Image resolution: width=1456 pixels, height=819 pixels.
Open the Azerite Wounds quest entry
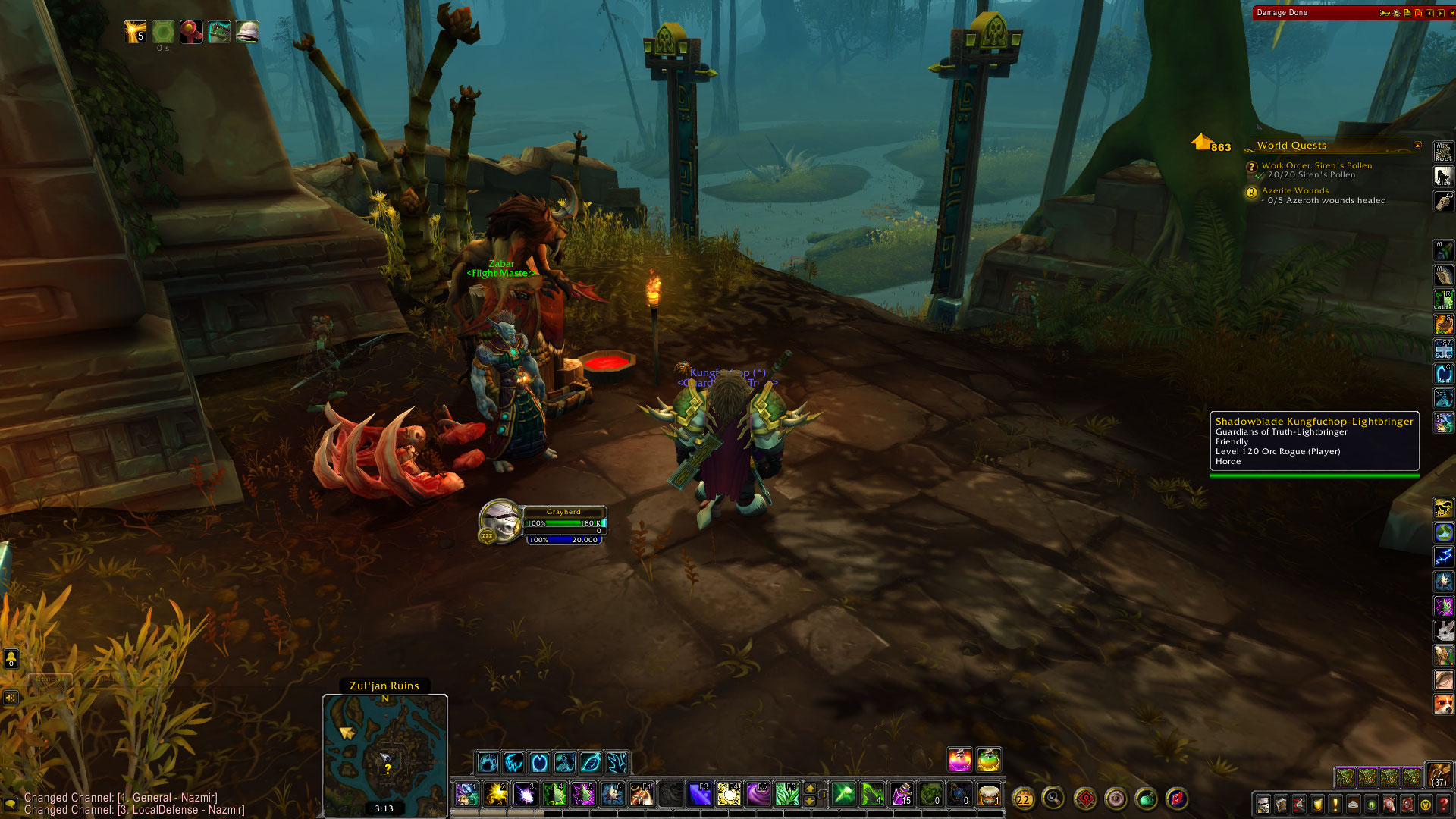tap(1294, 190)
